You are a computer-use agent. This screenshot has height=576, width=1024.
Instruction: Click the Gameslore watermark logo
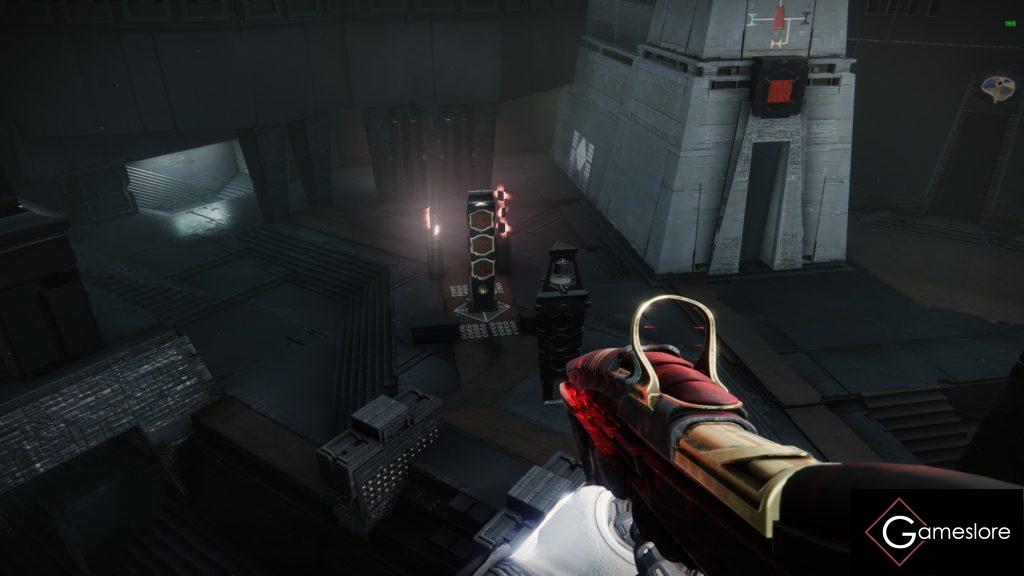(937, 532)
